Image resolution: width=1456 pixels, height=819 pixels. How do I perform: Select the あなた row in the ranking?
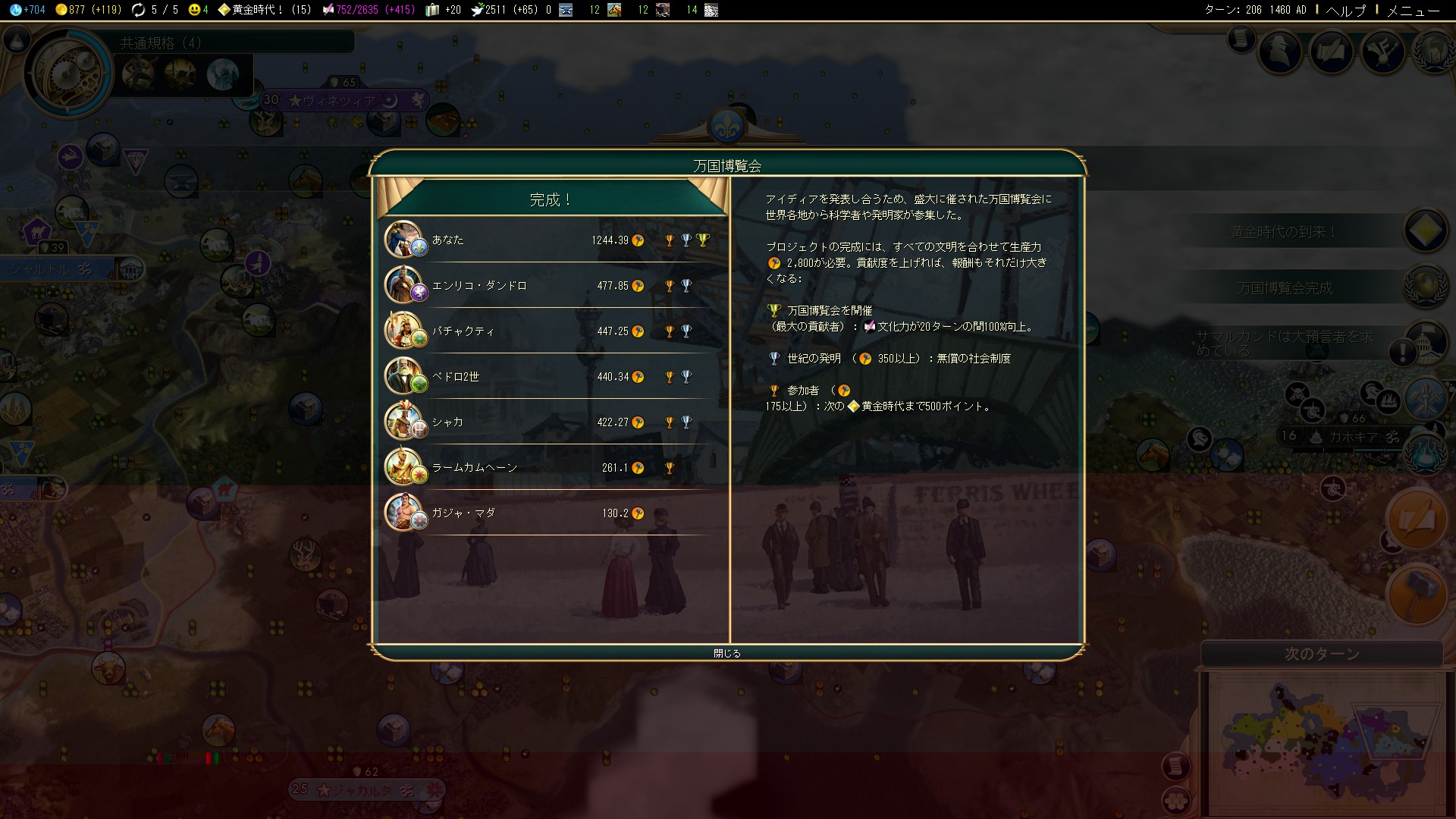pos(548,240)
